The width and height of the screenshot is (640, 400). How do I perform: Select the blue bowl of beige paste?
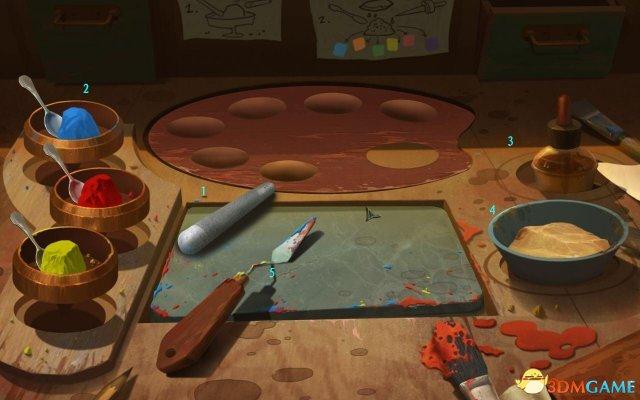click(556, 240)
